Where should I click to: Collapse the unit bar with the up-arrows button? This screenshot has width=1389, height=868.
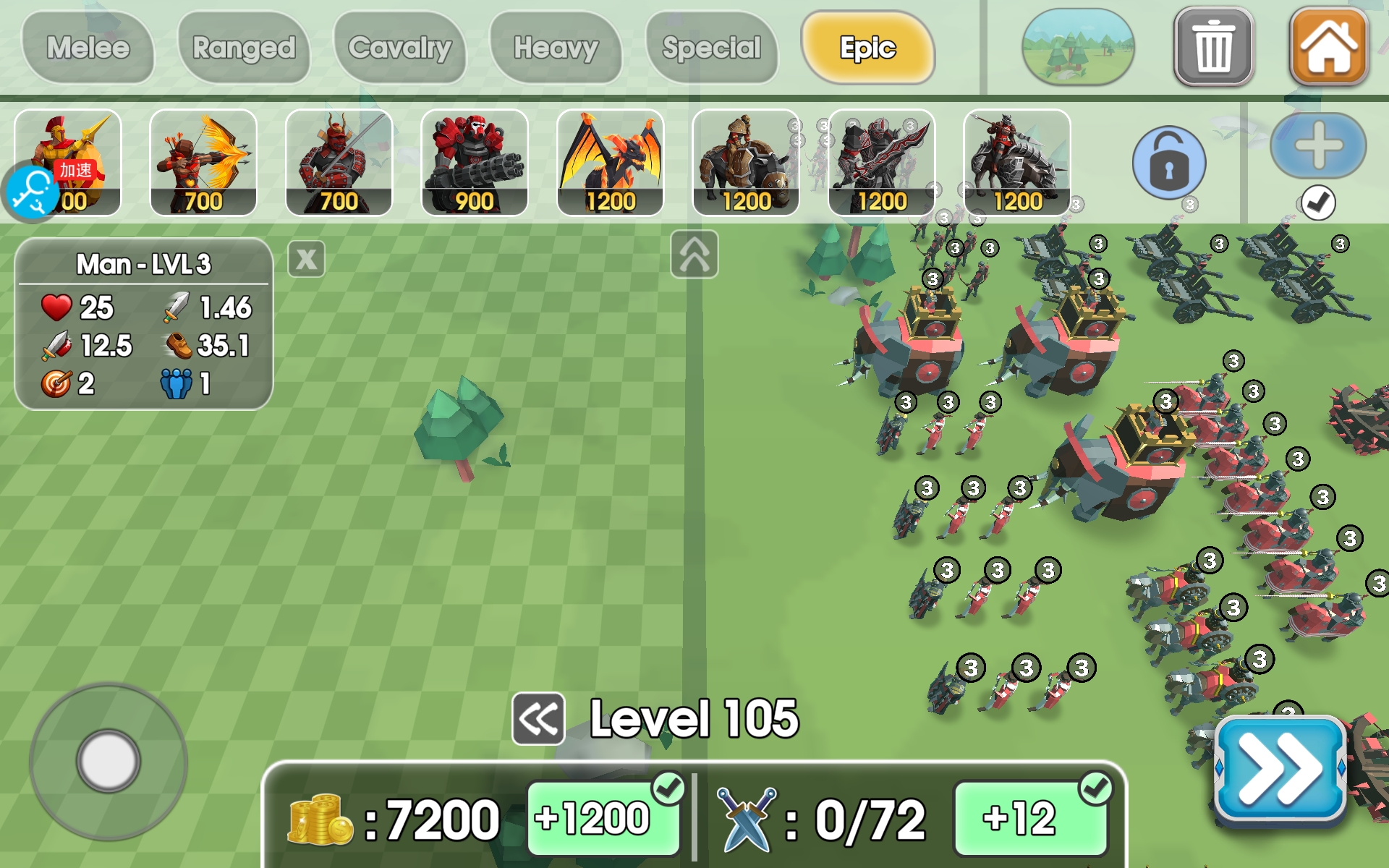pyautogui.click(x=694, y=255)
